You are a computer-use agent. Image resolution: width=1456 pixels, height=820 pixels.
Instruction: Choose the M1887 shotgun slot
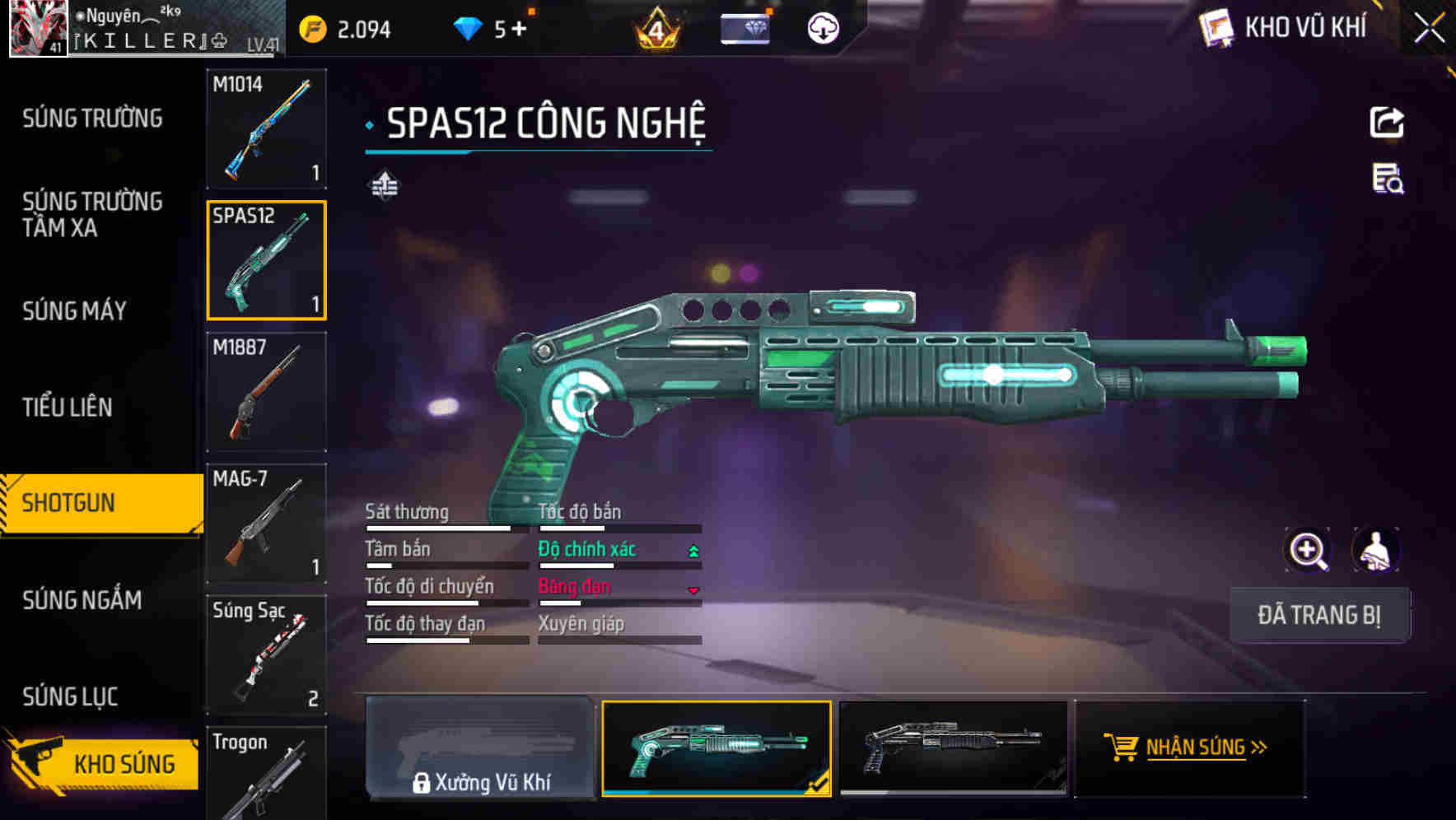click(x=266, y=392)
